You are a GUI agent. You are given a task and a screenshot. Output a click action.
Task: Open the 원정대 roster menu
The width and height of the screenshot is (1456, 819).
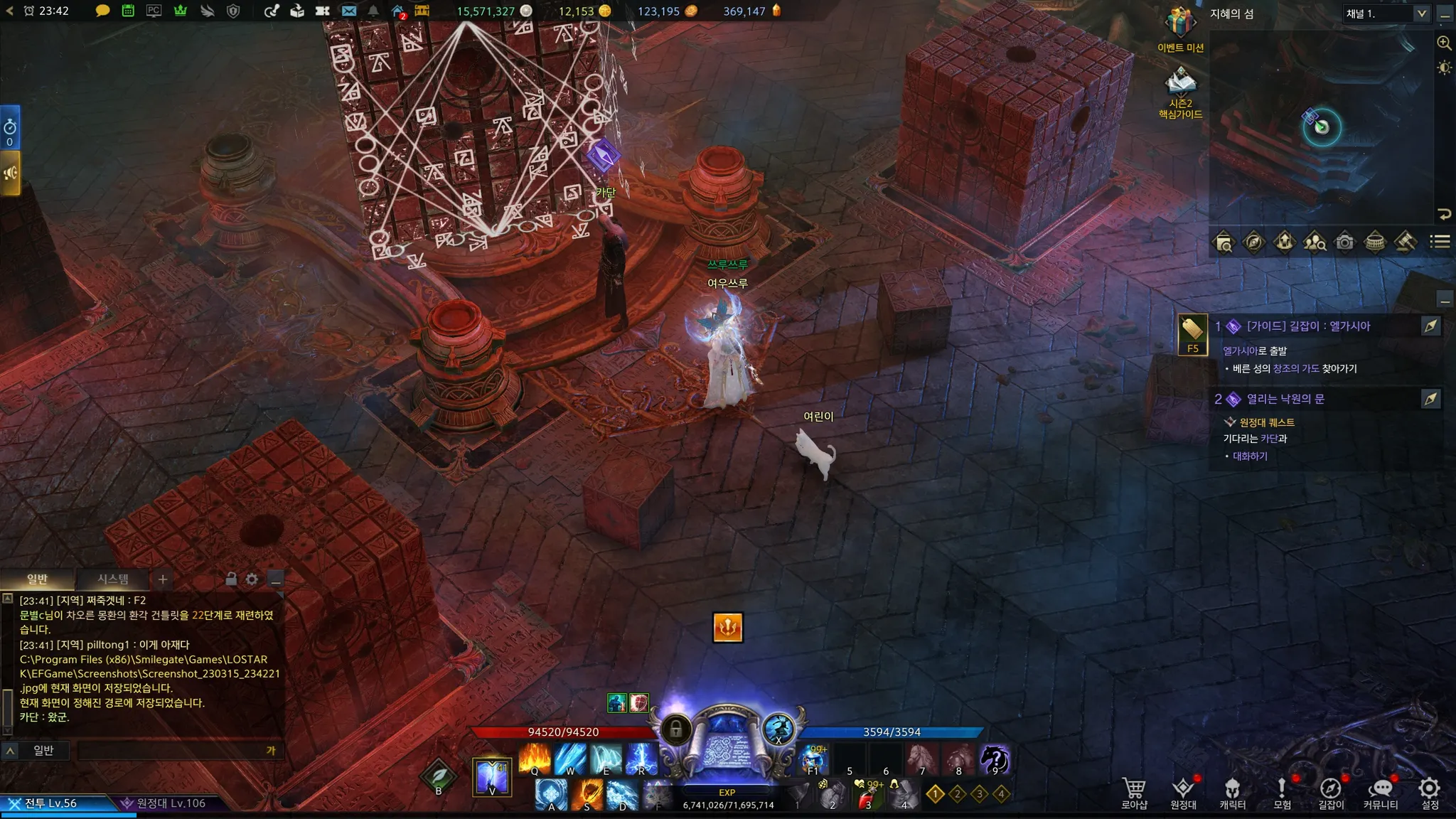click(x=1183, y=792)
